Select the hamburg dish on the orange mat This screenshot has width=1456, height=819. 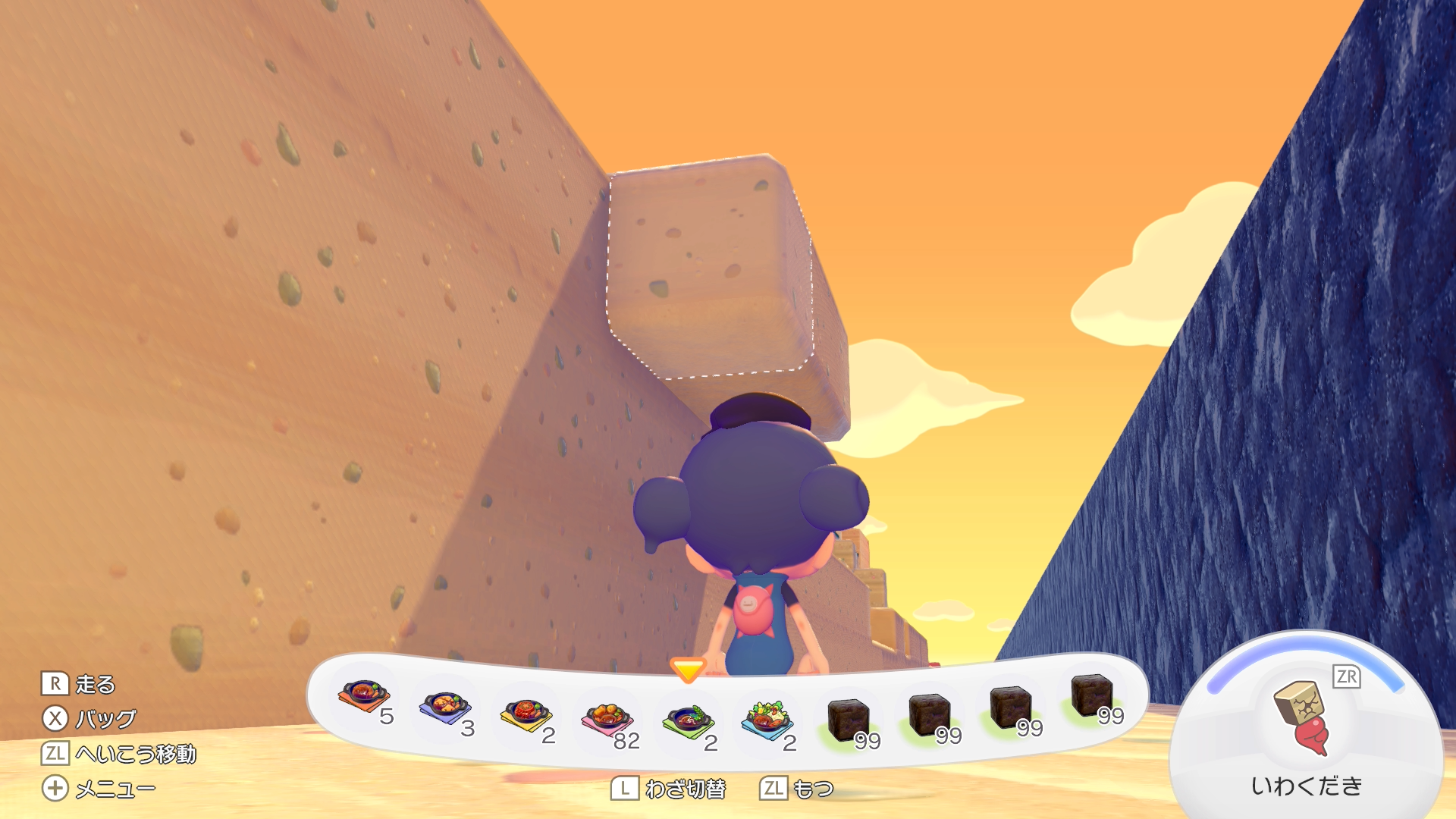click(x=365, y=695)
